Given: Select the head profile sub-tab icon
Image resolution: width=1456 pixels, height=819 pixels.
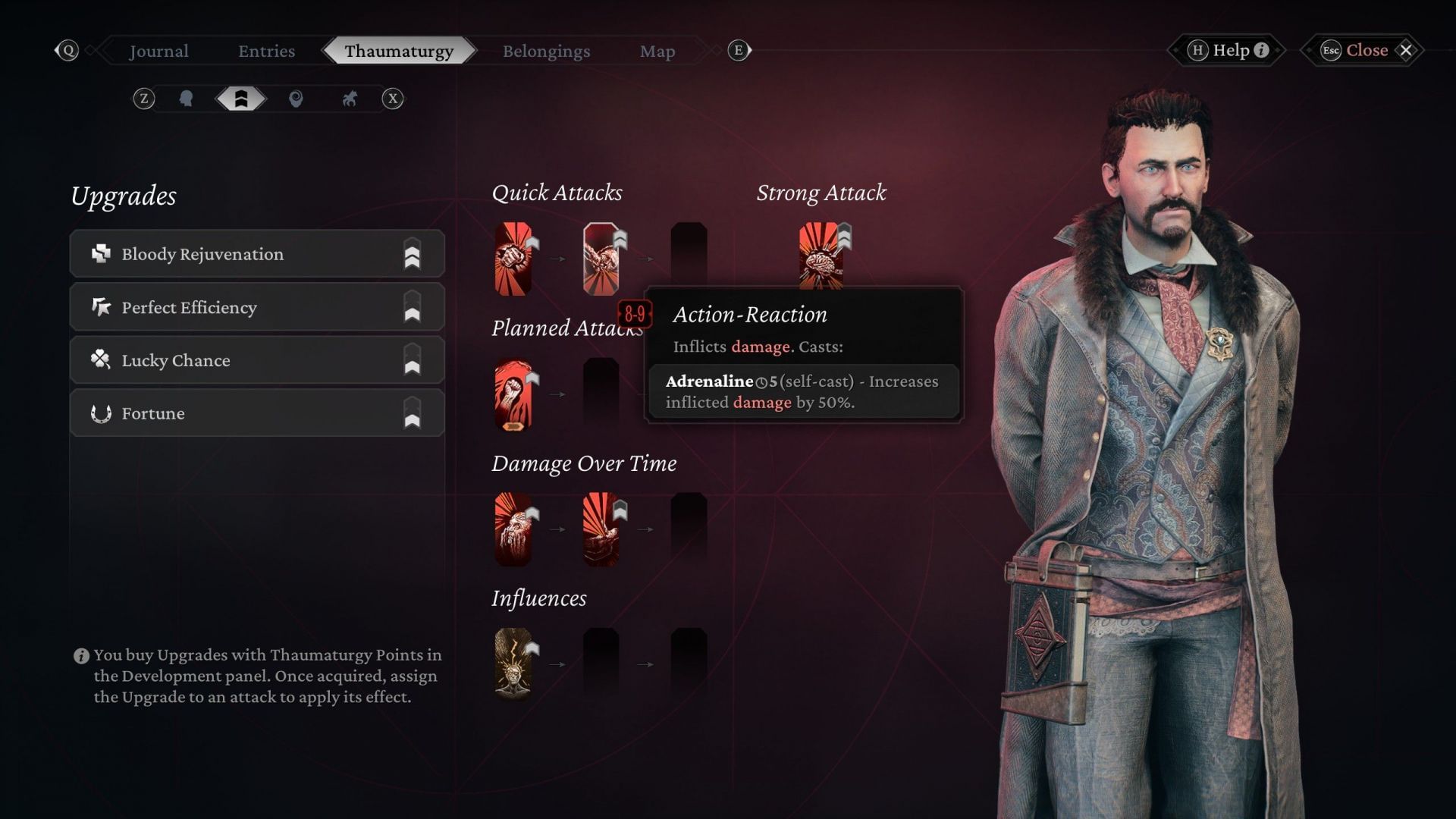Looking at the screenshot, I should pos(186,99).
